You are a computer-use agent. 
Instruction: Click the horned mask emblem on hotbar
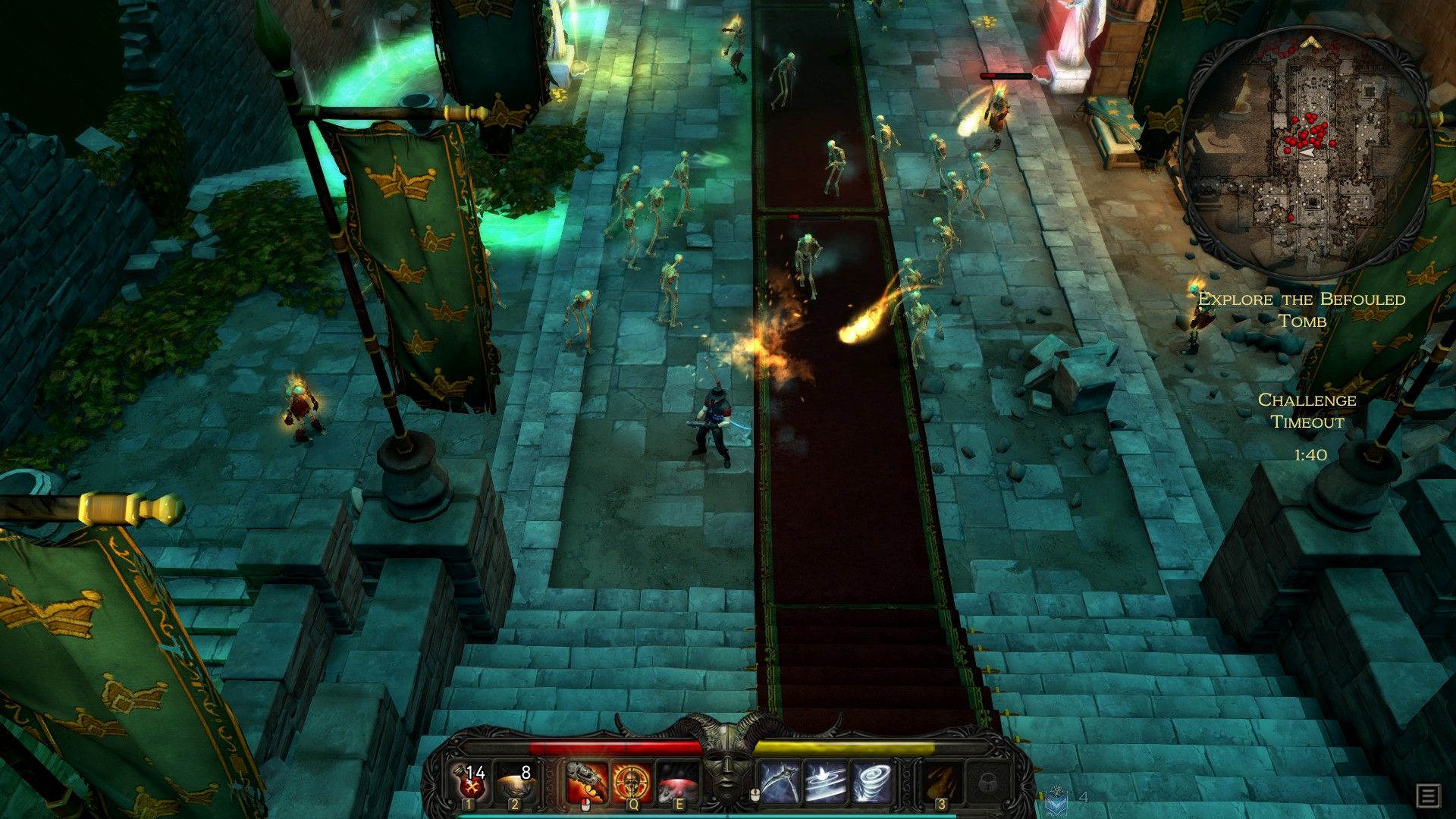click(x=727, y=764)
